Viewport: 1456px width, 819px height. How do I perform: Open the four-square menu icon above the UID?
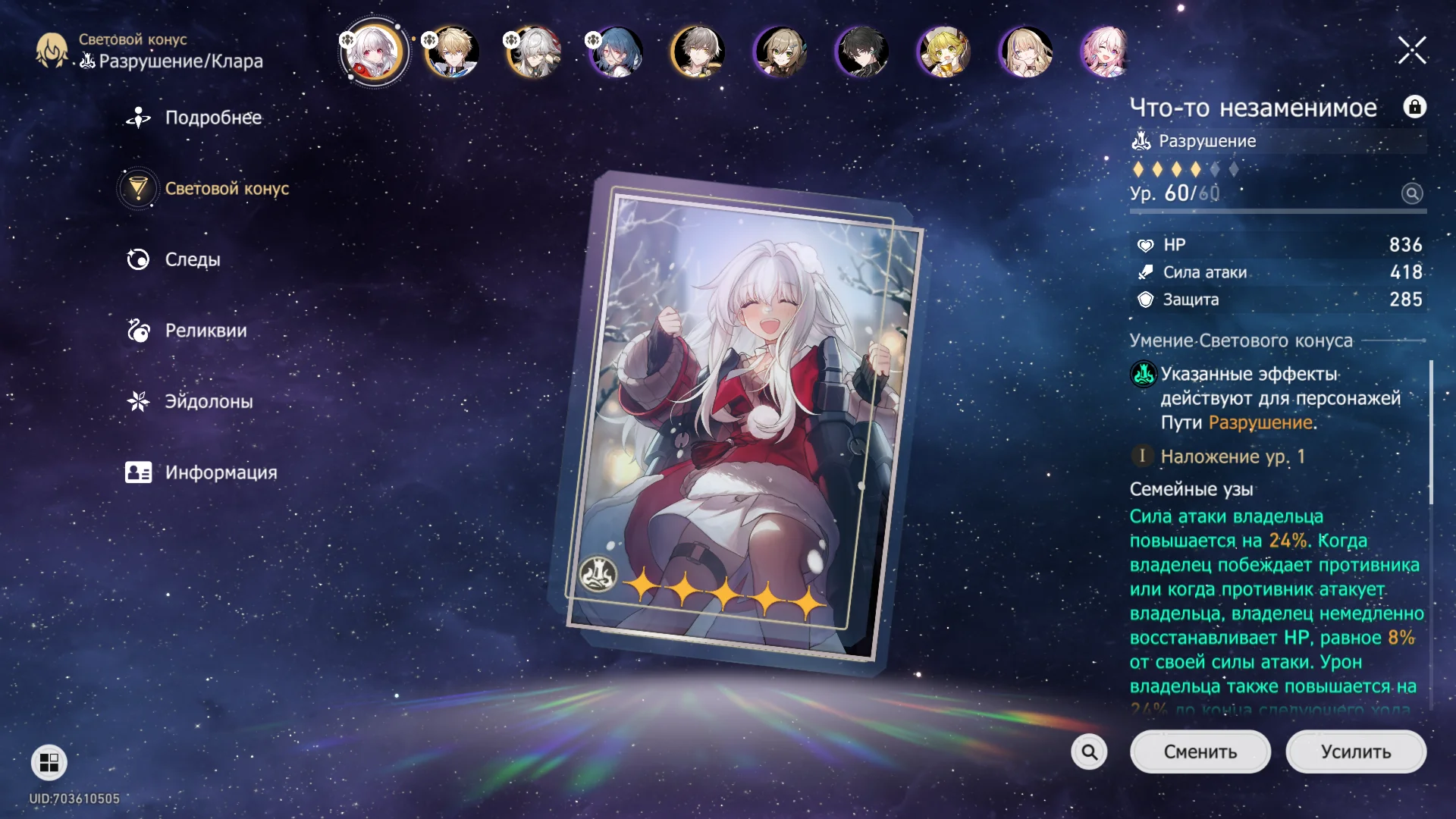tap(49, 762)
